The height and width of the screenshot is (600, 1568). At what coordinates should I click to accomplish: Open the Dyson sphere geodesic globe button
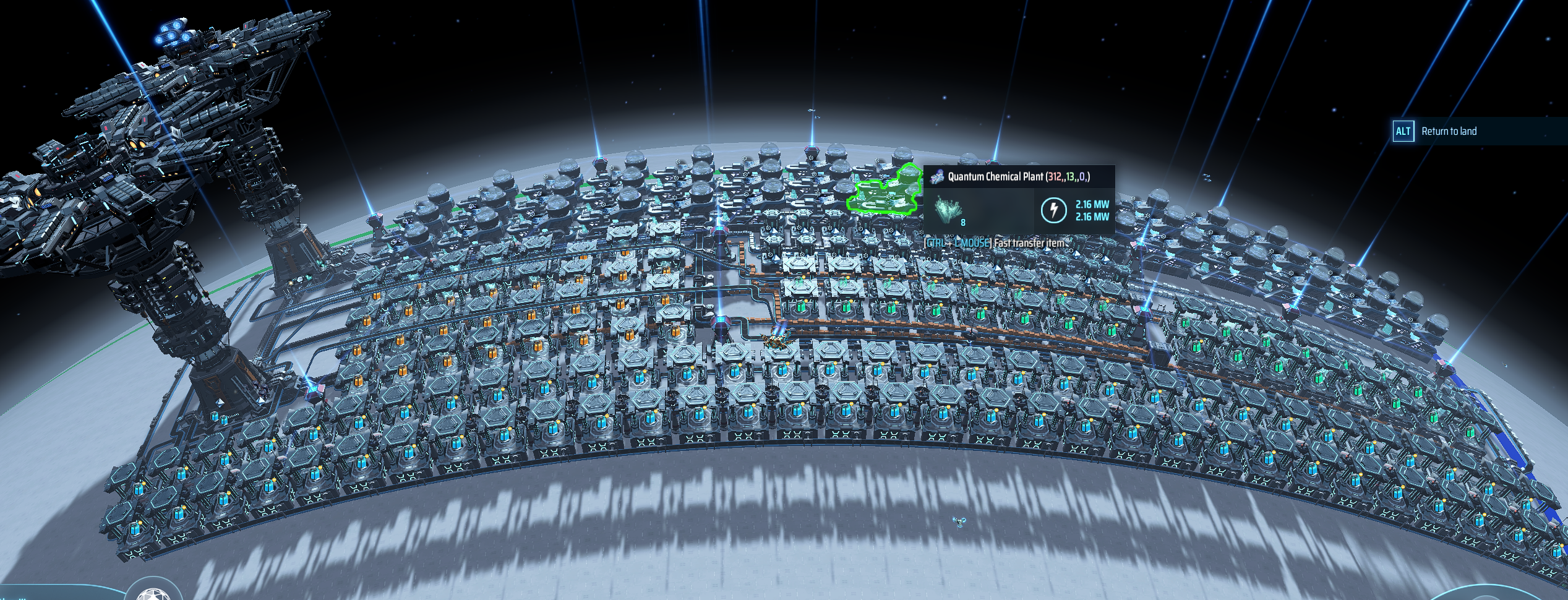[153, 594]
